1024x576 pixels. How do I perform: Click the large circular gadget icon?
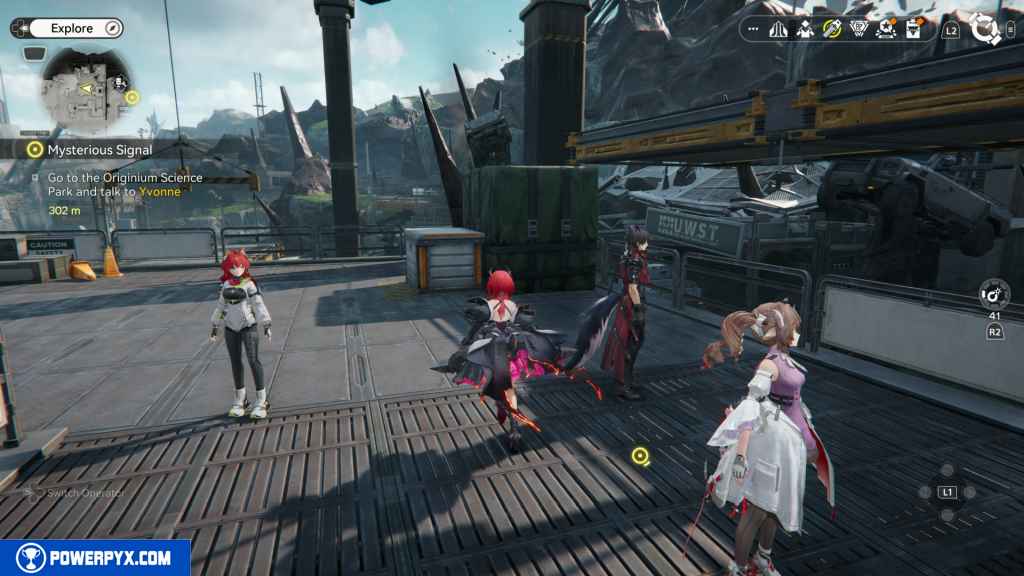(987, 30)
